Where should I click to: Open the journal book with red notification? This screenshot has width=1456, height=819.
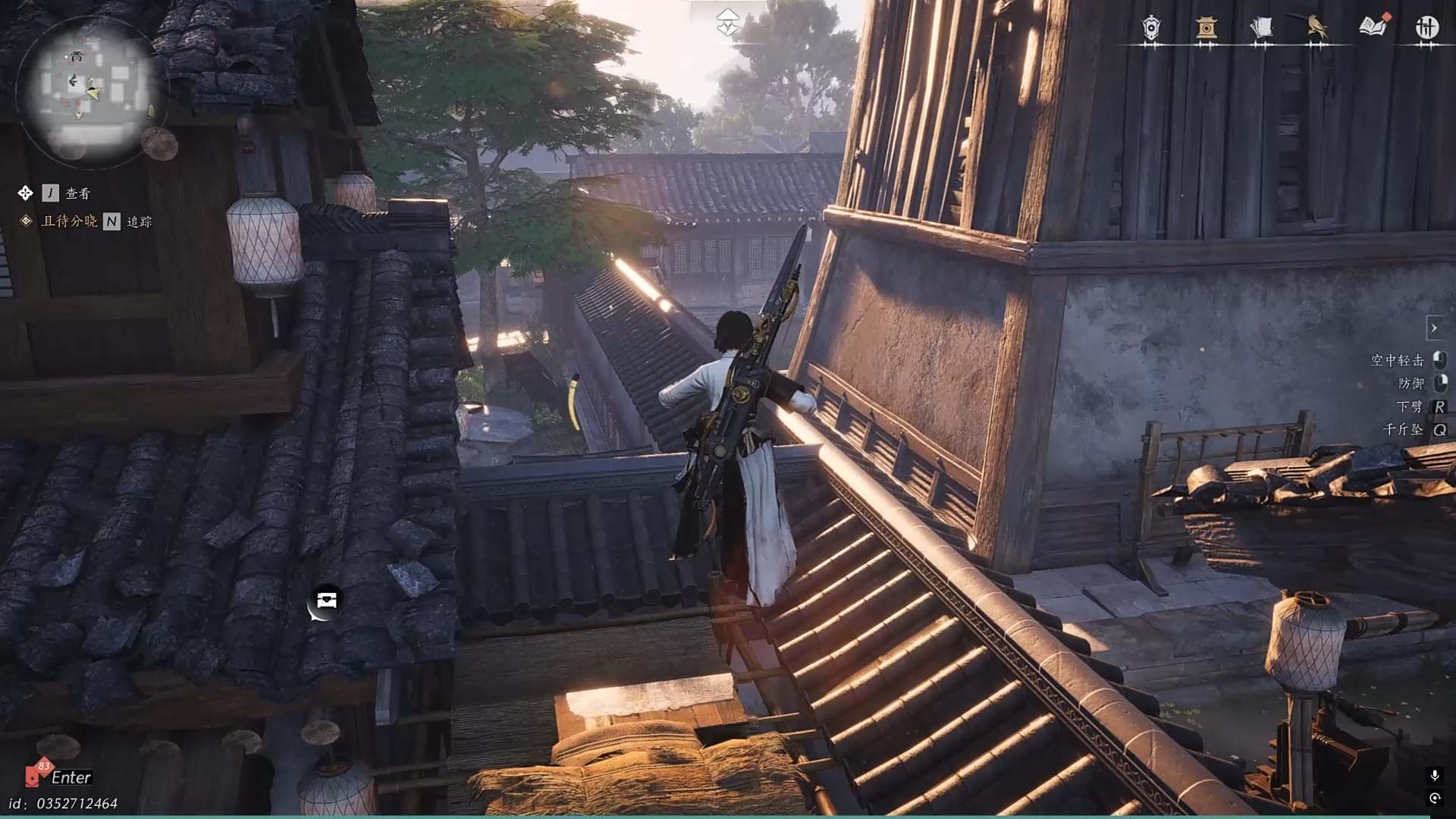point(1373,27)
